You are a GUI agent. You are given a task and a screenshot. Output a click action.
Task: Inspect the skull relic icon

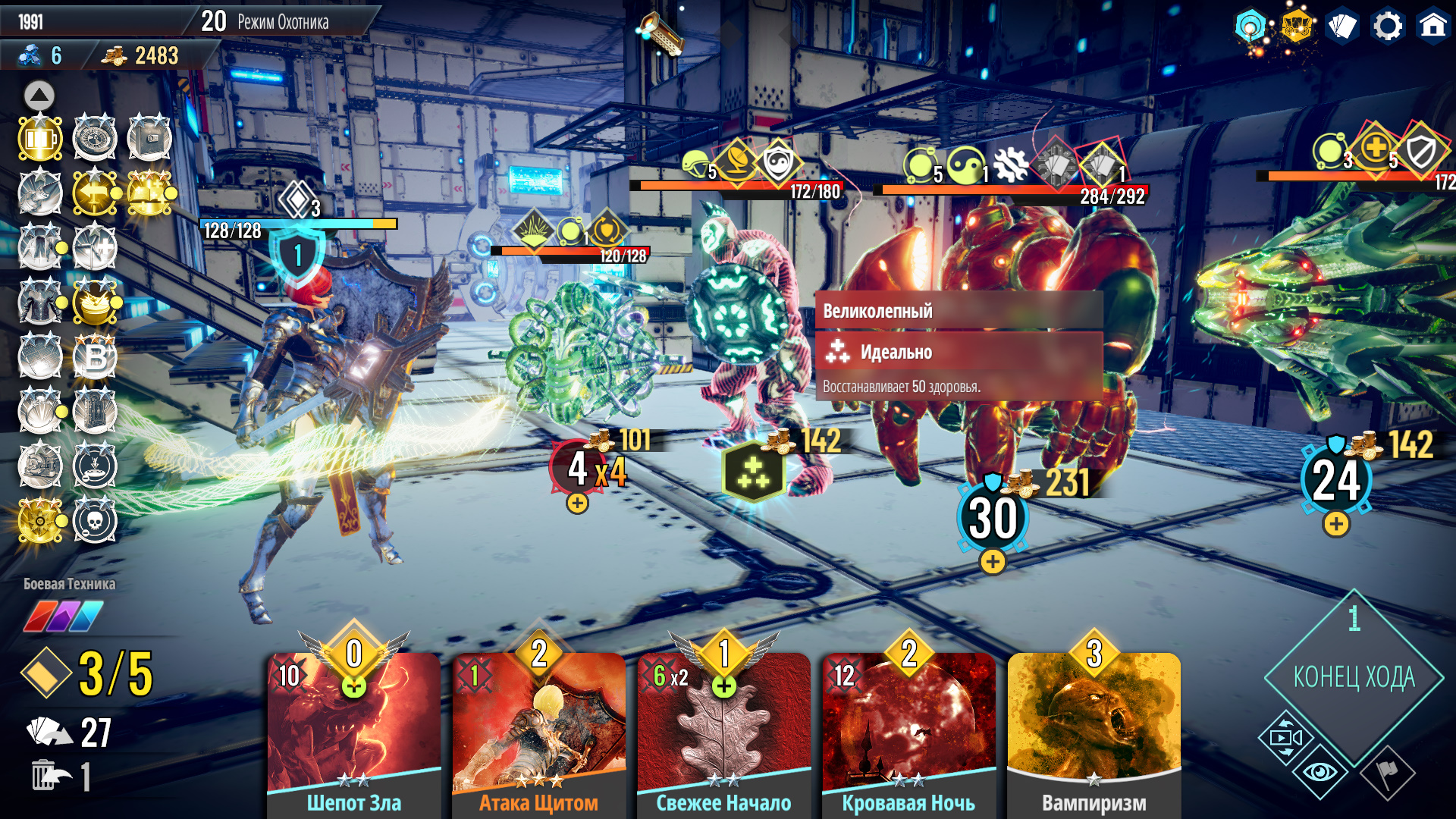point(96,521)
